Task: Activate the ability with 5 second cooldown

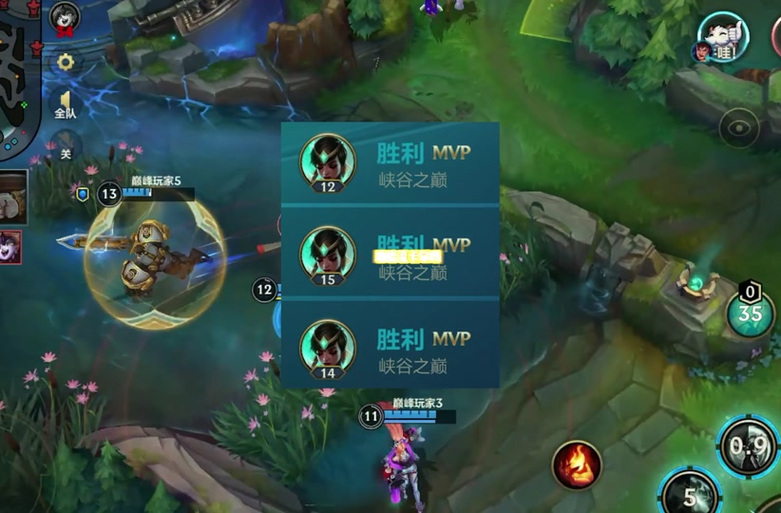Action: (x=690, y=495)
